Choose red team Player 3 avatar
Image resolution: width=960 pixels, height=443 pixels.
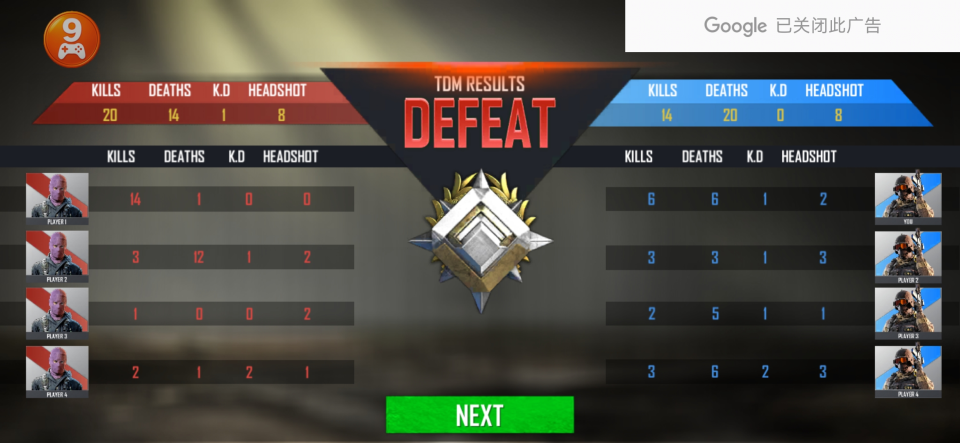(57, 313)
